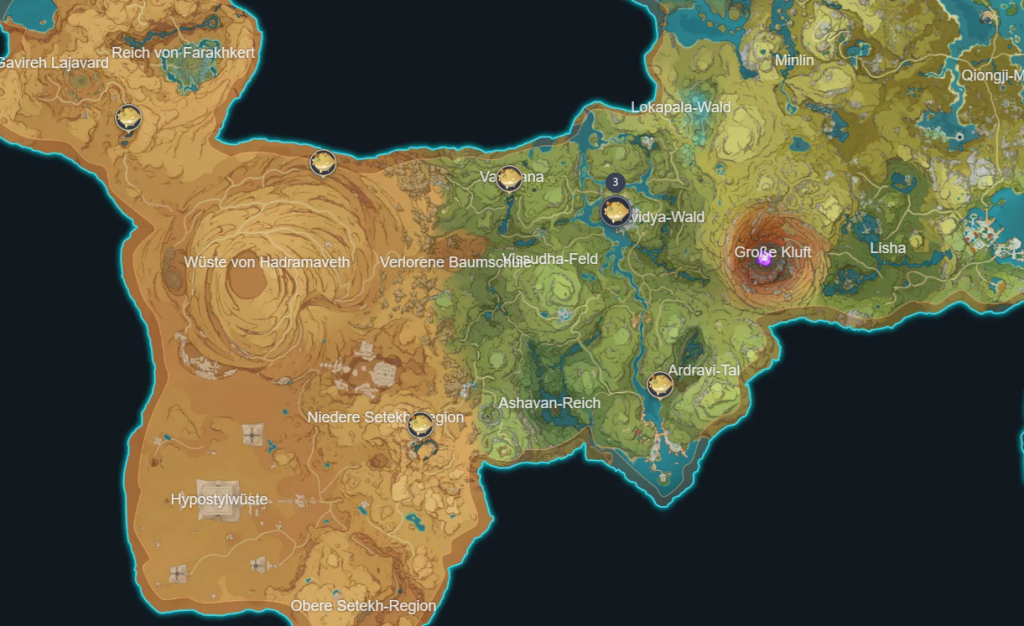The width and height of the screenshot is (1024, 626).
Task: Open the lamp marker at Vanarana
Action: [509, 178]
